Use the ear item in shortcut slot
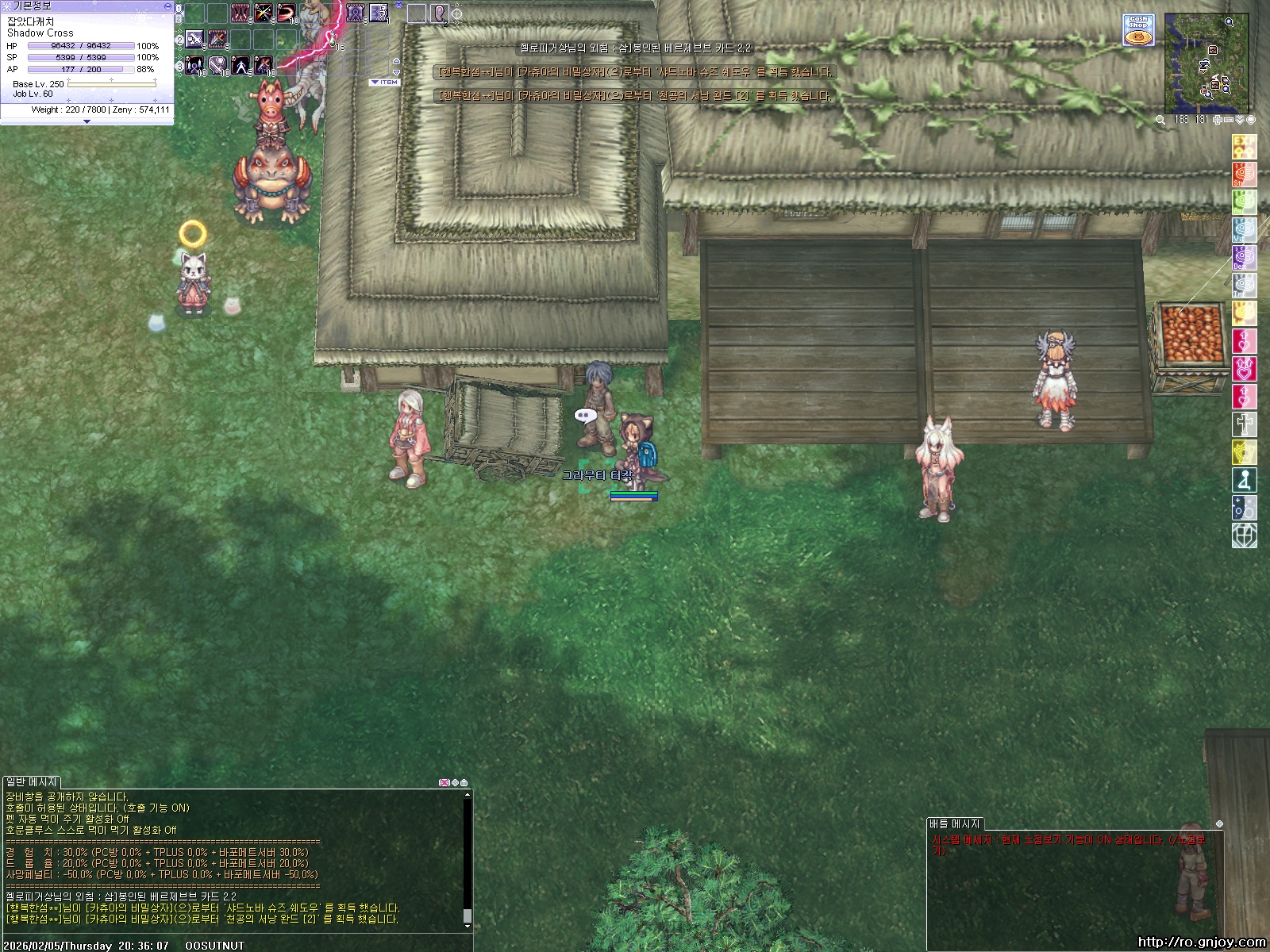This screenshot has height=952, width=1270. coord(439,13)
